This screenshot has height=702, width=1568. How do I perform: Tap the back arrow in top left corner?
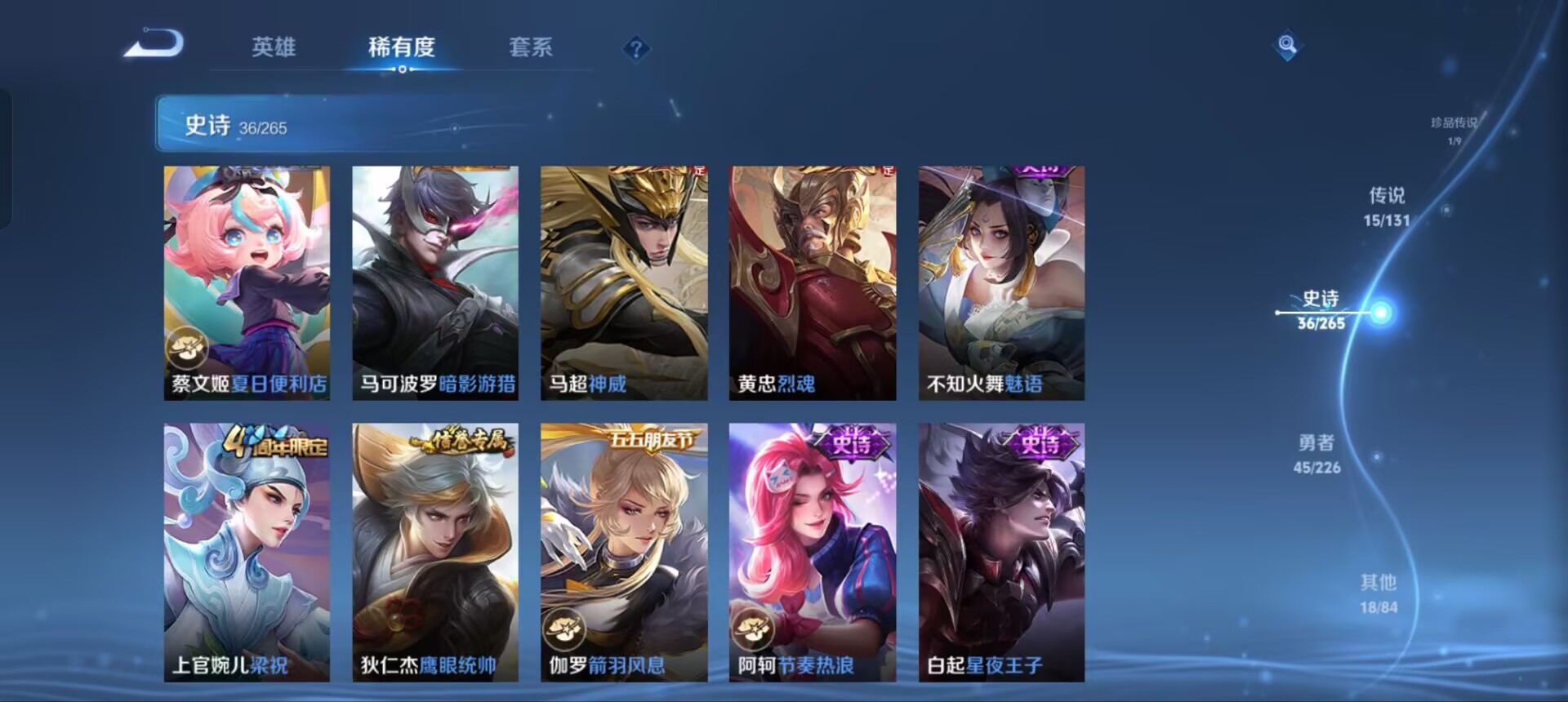(155, 47)
